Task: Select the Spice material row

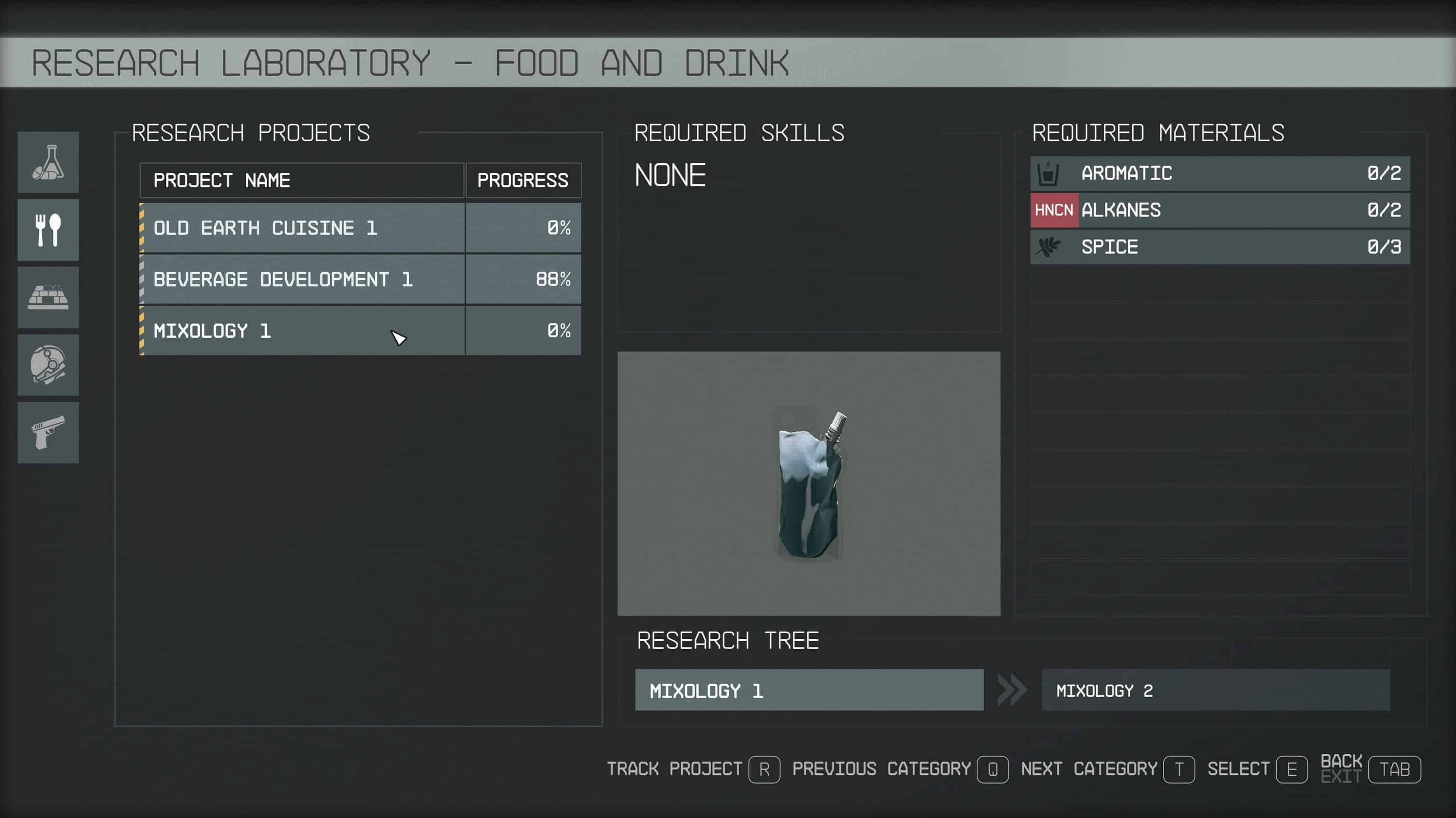Action: [x=1220, y=246]
